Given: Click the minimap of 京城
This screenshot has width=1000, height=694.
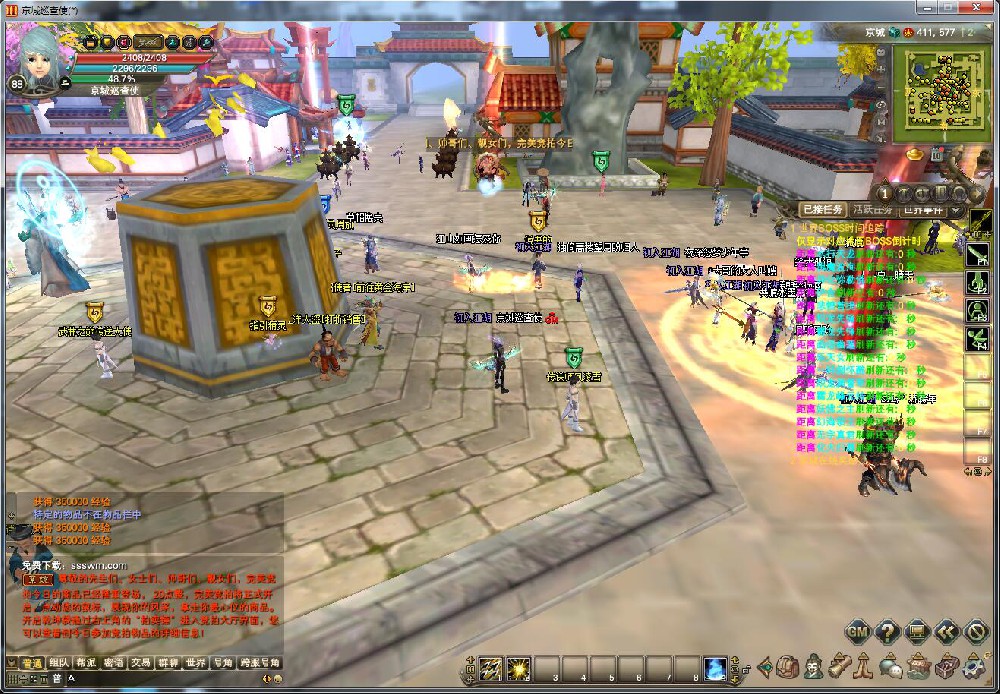Looking at the screenshot, I should (938, 92).
